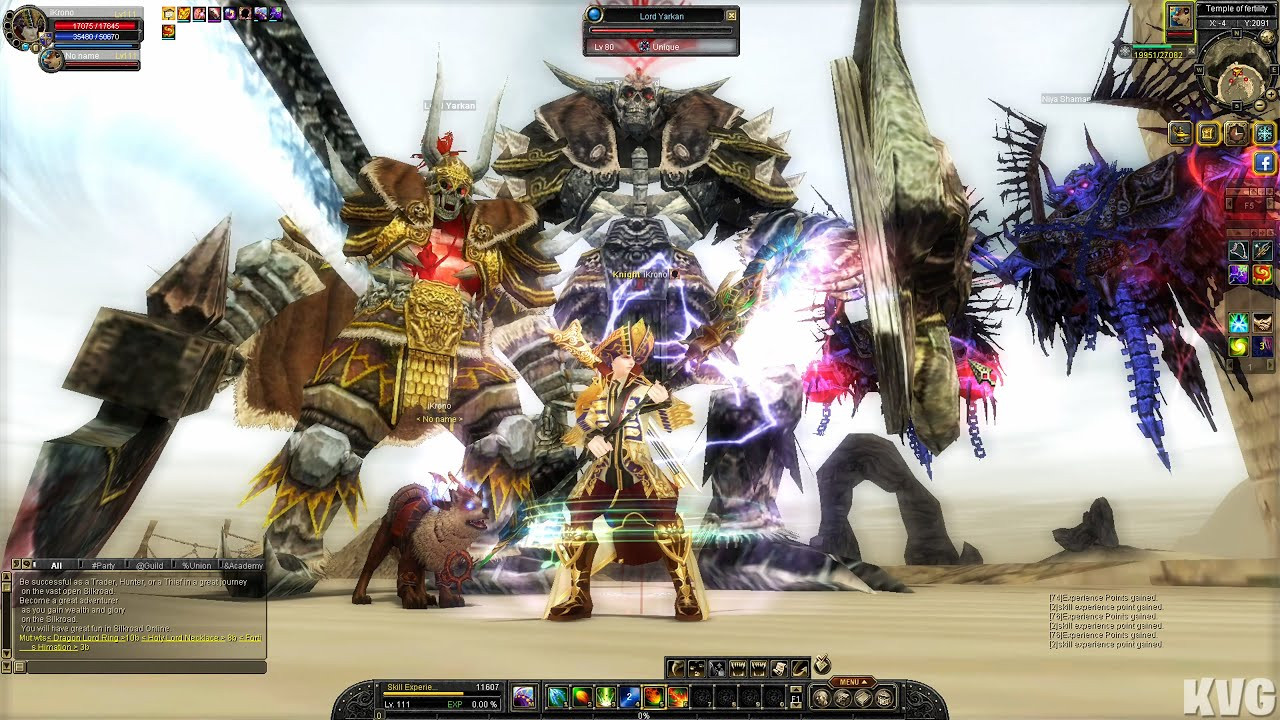1280x720 pixels.
Task: Open the Guild chat tab
Action: [x=149, y=566]
